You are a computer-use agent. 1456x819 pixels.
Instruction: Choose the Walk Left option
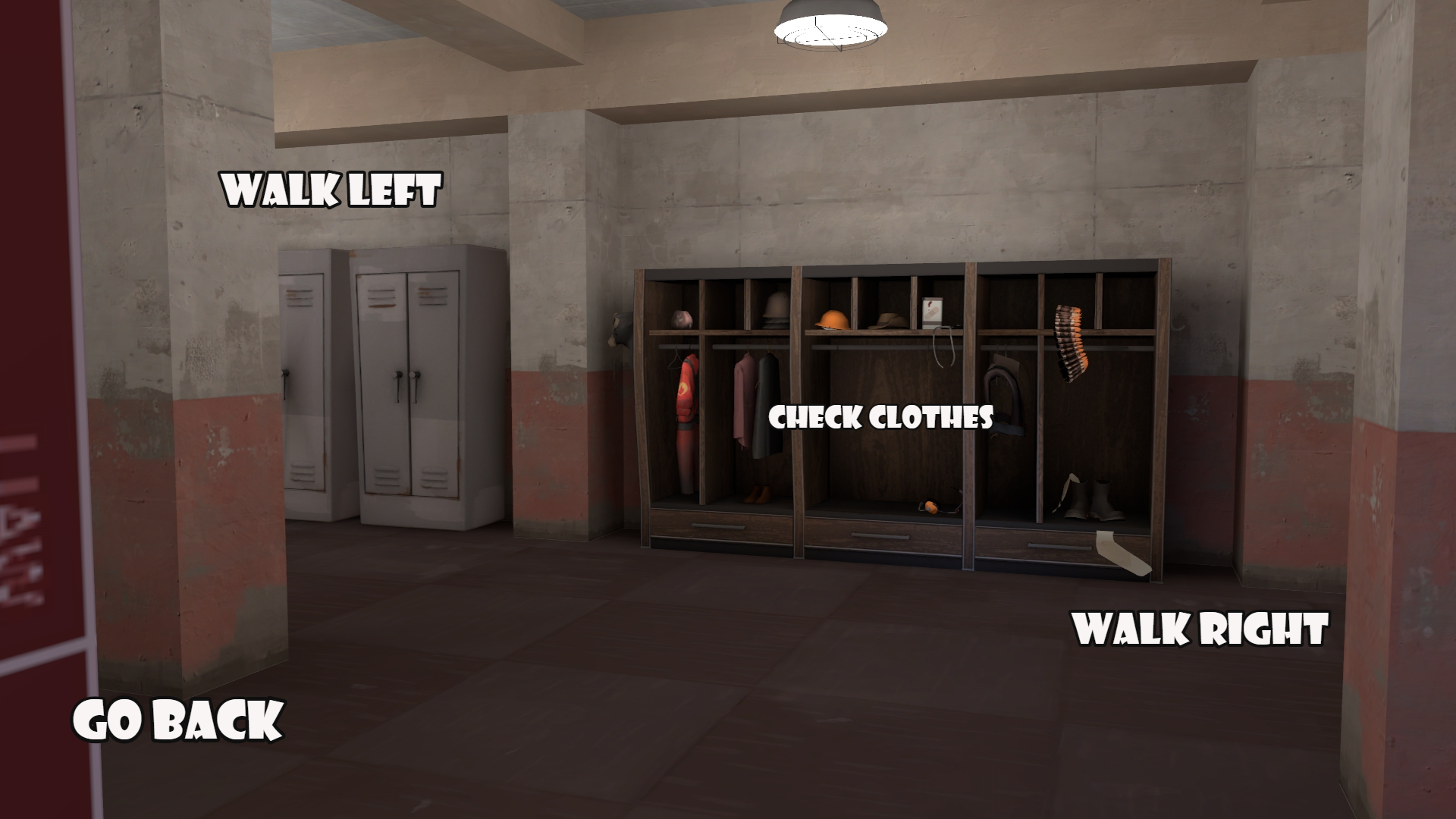tap(331, 190)
